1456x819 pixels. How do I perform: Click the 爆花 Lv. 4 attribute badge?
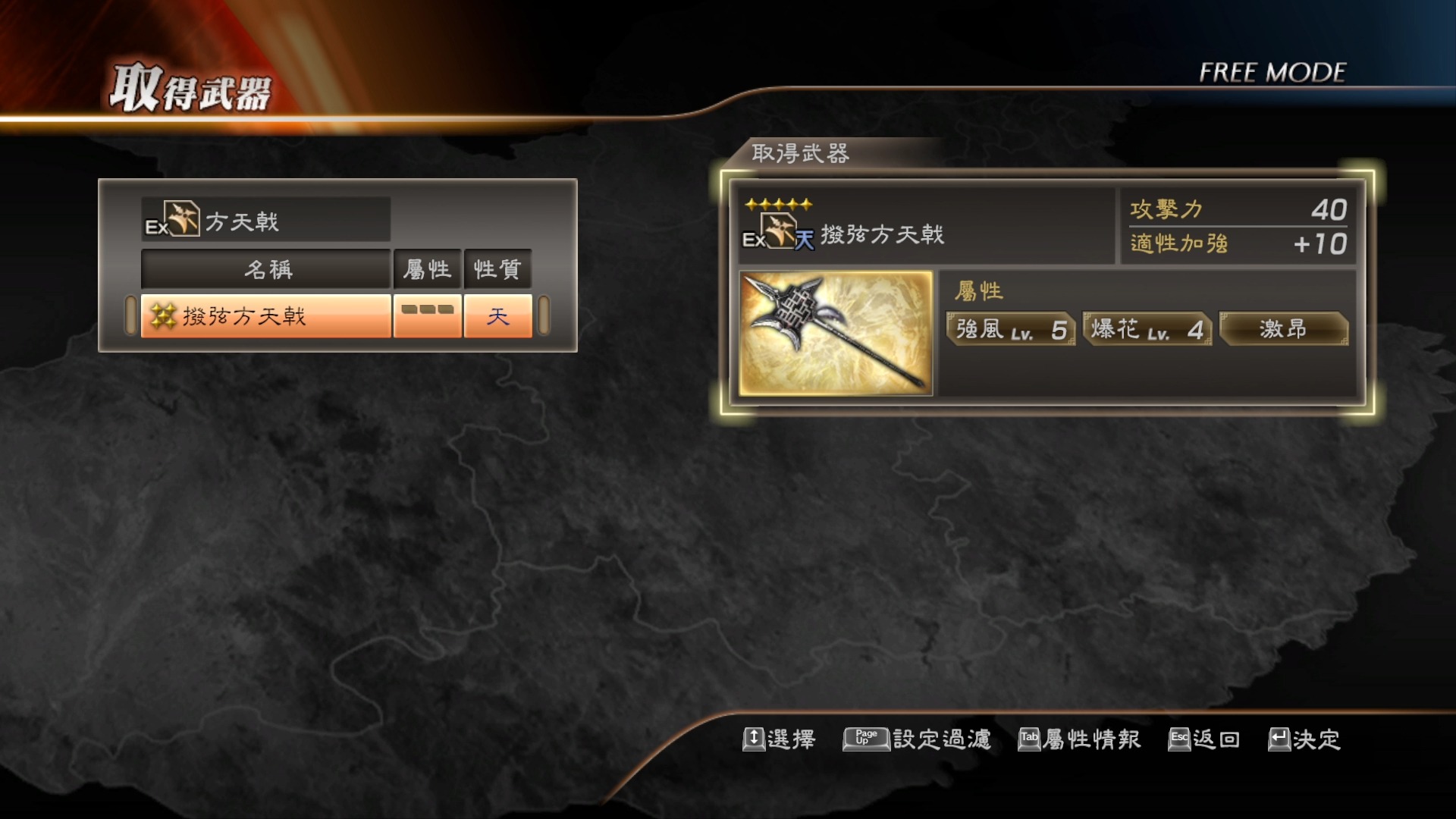coord(1147,329)
